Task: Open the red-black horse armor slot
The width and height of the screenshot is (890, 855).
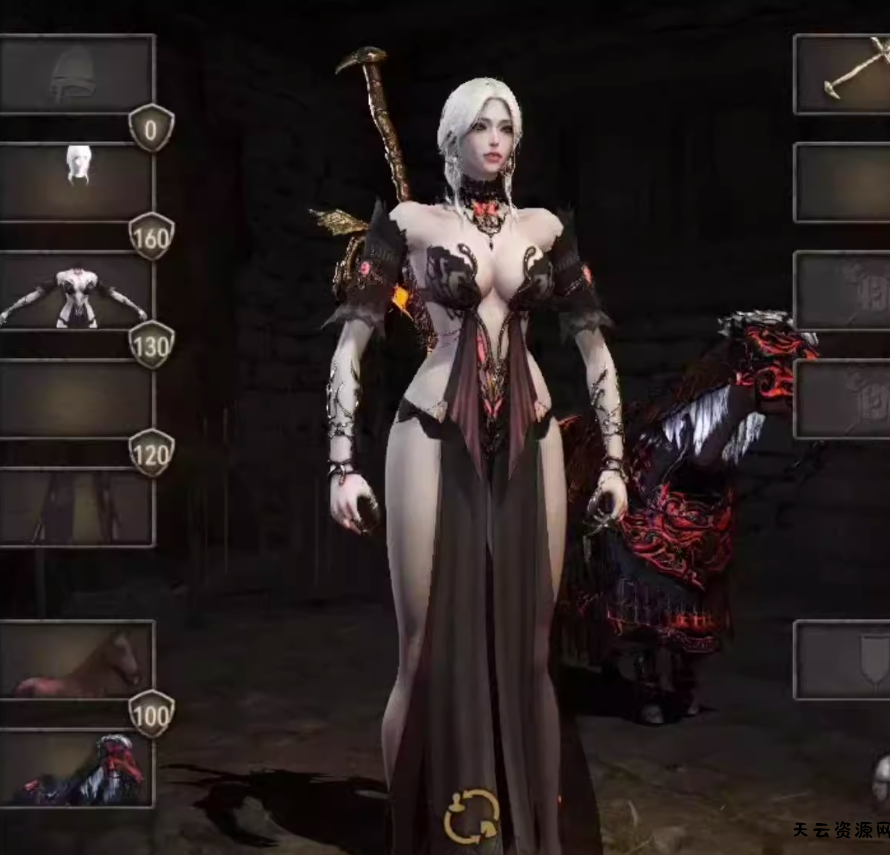Action: (76, 768)
